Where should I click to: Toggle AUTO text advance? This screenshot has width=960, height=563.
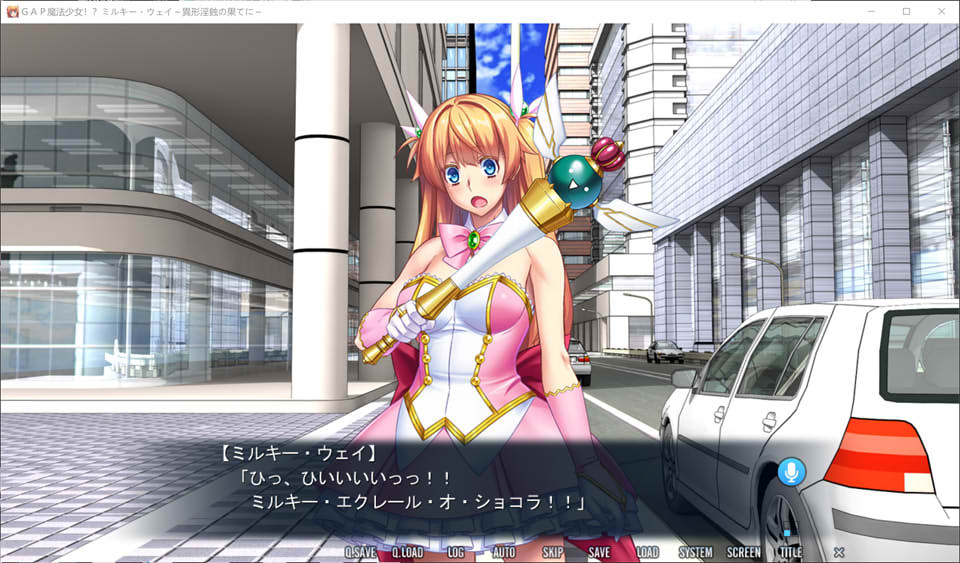coord(504,552)
